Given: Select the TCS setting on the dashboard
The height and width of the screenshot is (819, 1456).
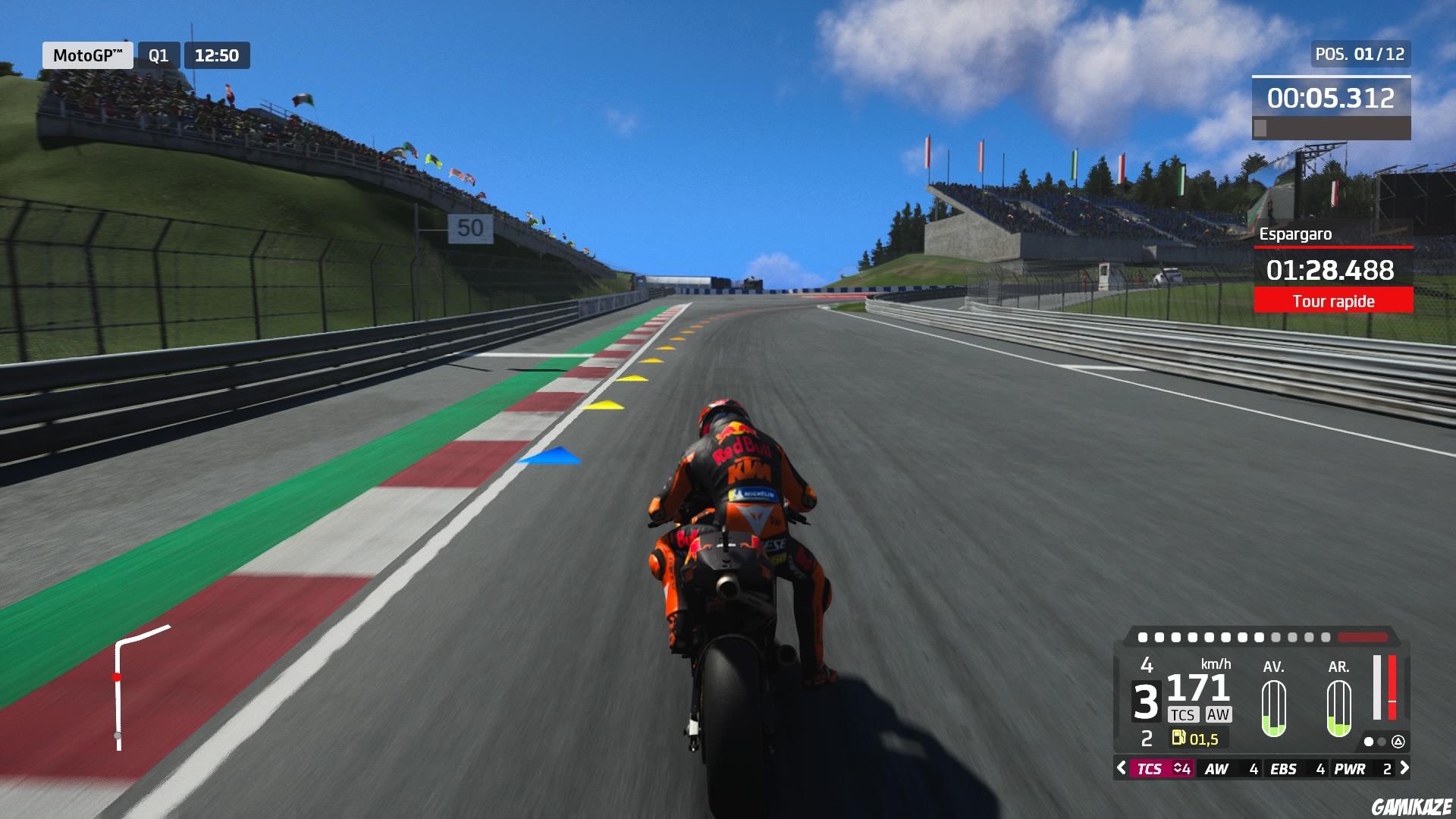Looking at the screenshot, I should click(1150, 768).
